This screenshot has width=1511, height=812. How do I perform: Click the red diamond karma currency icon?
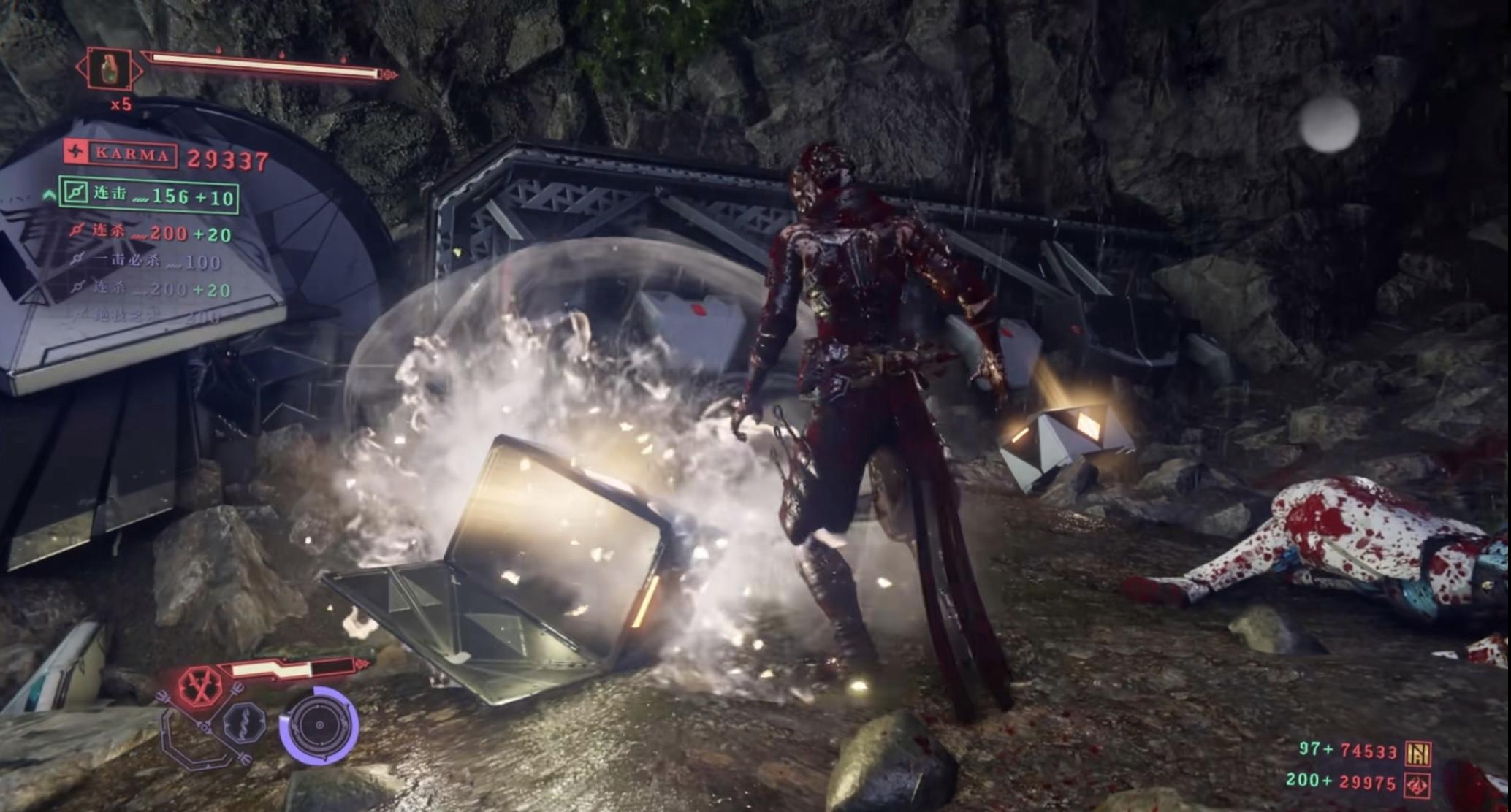(x=1419, y=785)
